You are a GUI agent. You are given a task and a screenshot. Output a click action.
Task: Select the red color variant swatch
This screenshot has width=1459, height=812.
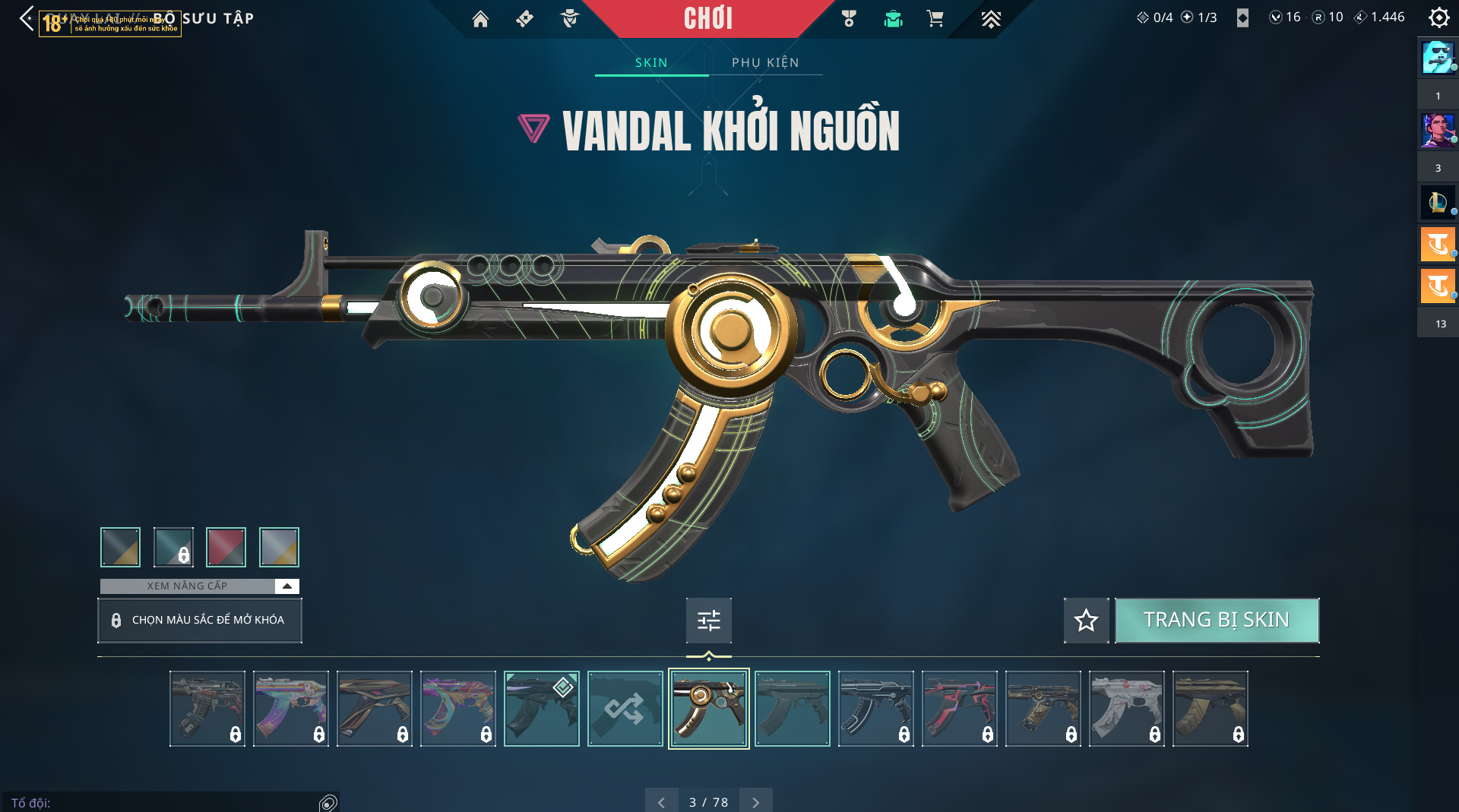[x=226, y=547]
